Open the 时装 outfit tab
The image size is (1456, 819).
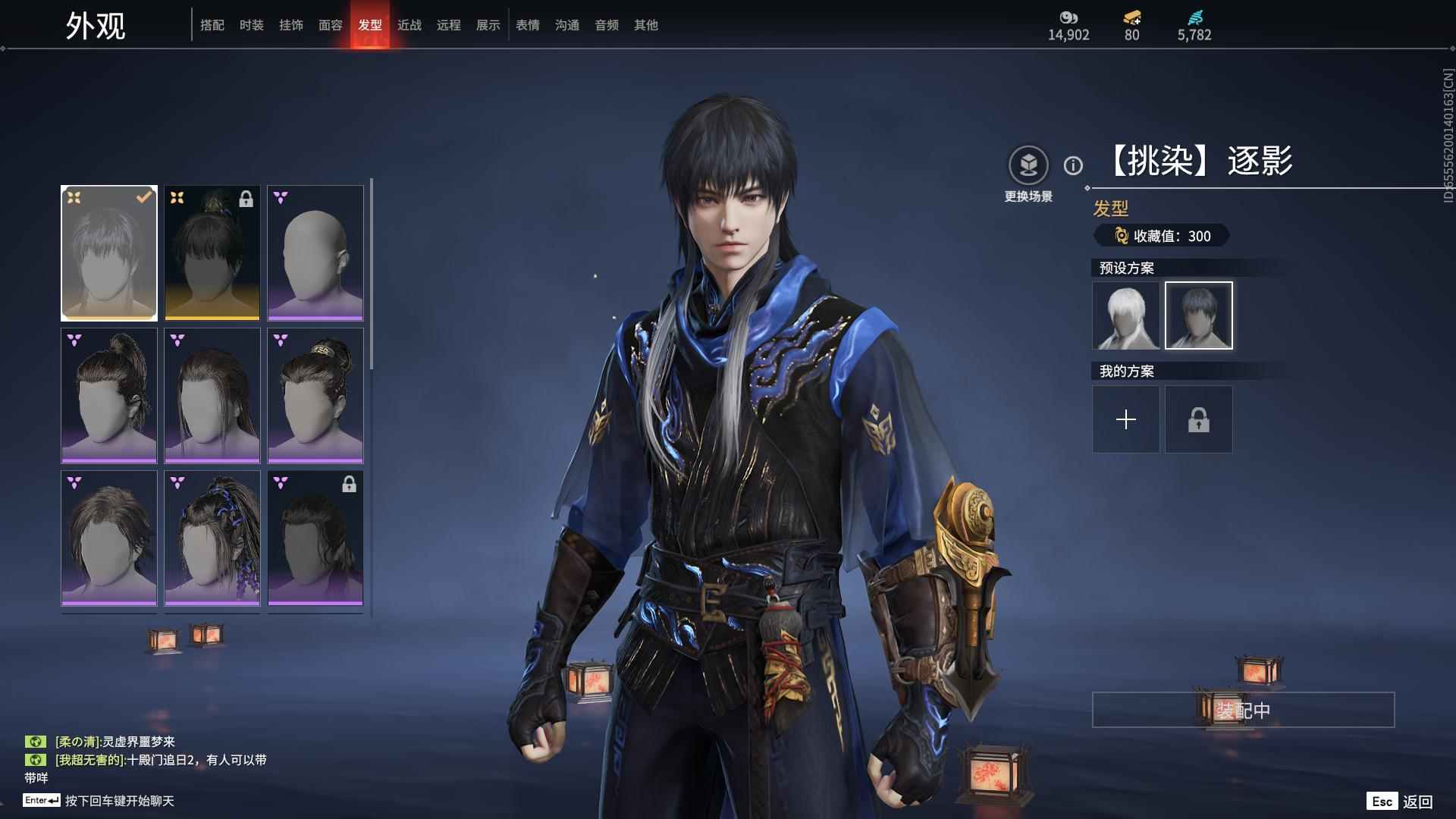(252, 25)
